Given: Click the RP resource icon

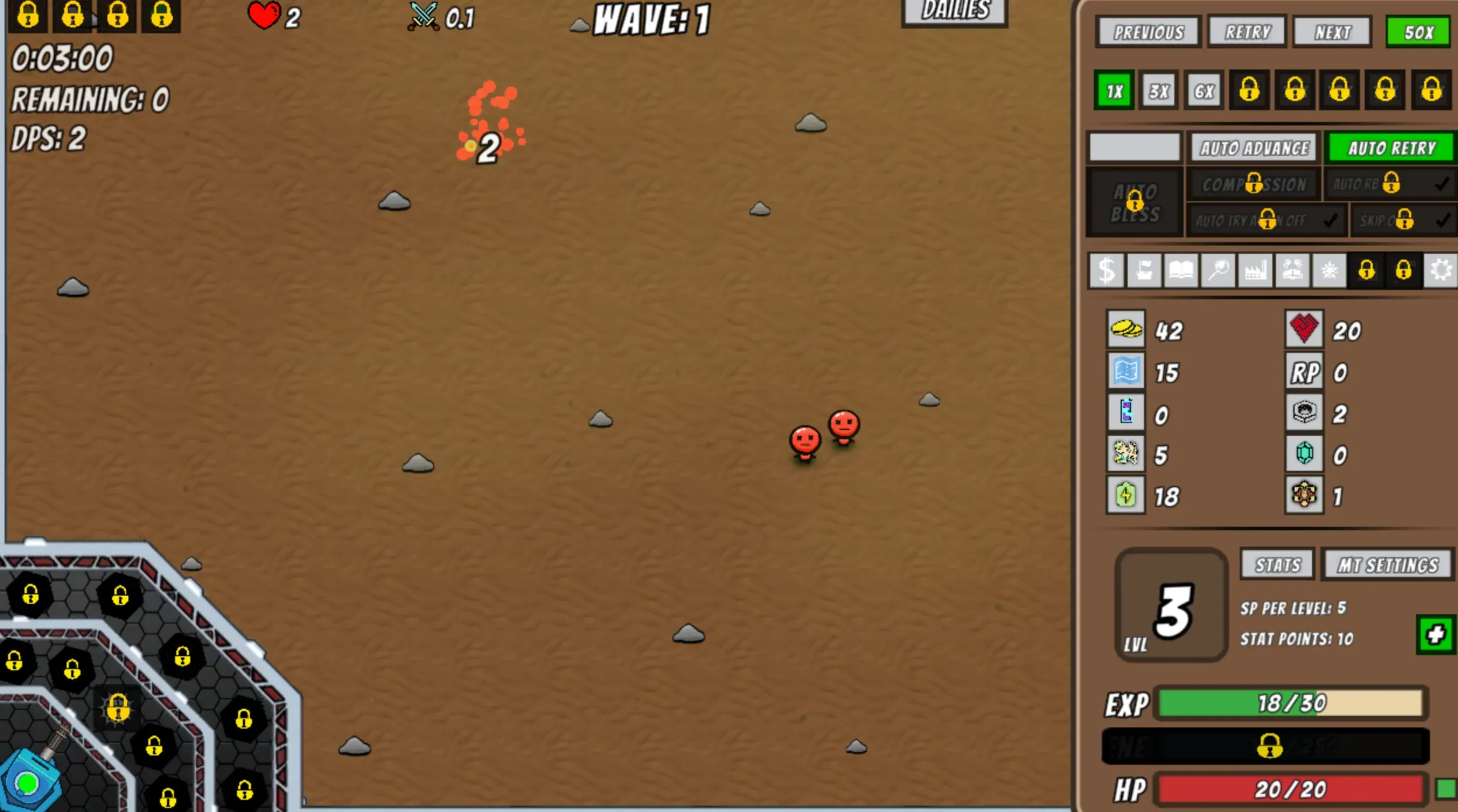Looking at the screenshot, I should [x=1306, y=372].
